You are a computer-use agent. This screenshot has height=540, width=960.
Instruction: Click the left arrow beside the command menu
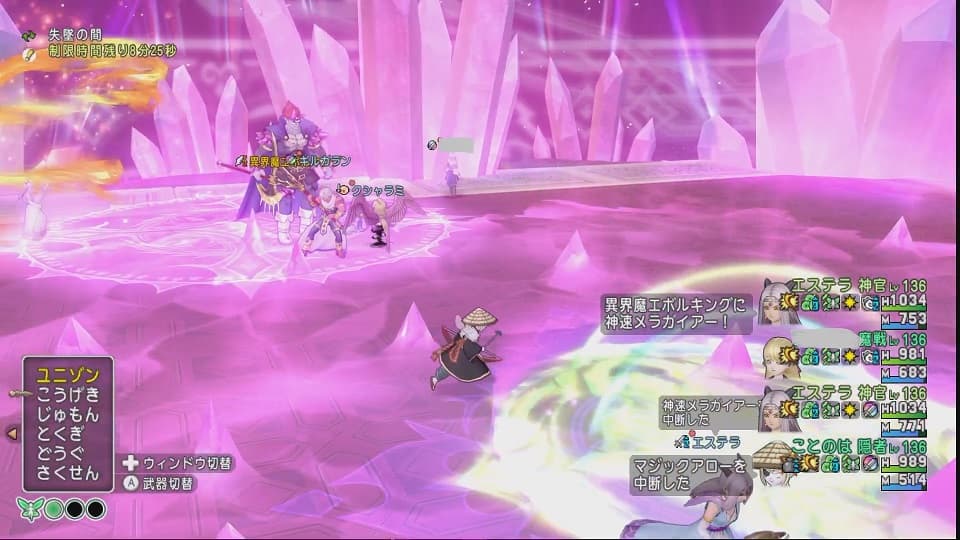tap(12, 433)
